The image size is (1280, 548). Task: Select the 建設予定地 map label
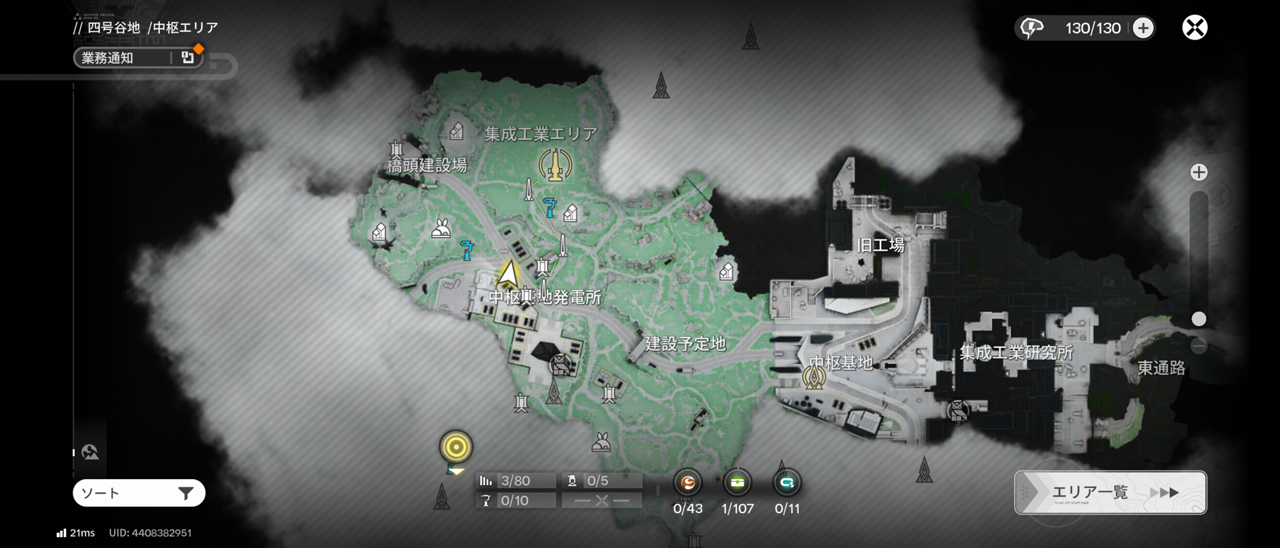coord(685,344)
